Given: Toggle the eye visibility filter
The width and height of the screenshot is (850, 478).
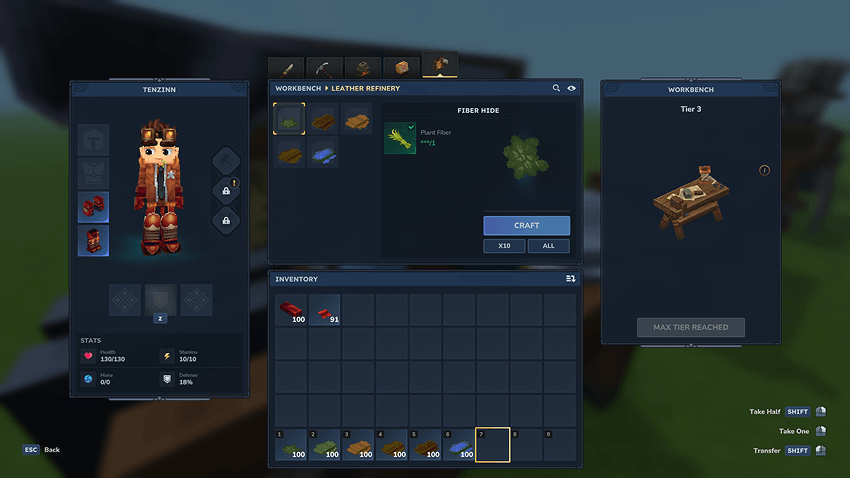Looking at the screenshot, I should click(571, 88).
